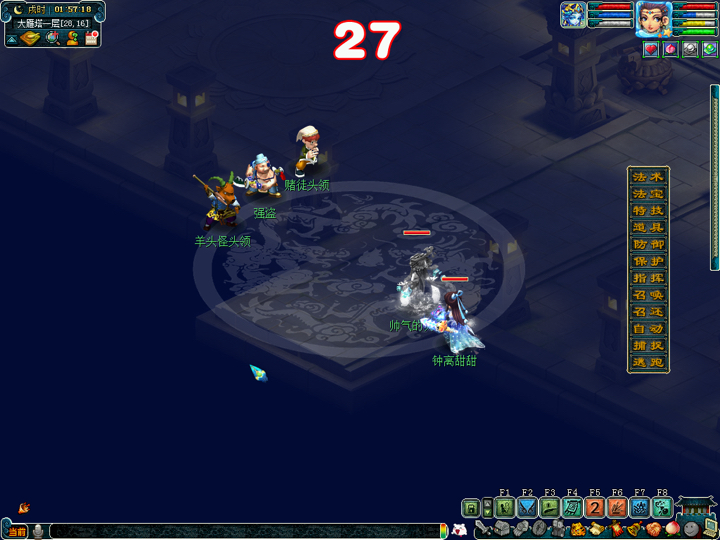Enable 自动 auto-battle
The image size is (720, 540).
(x=648, y=328)
